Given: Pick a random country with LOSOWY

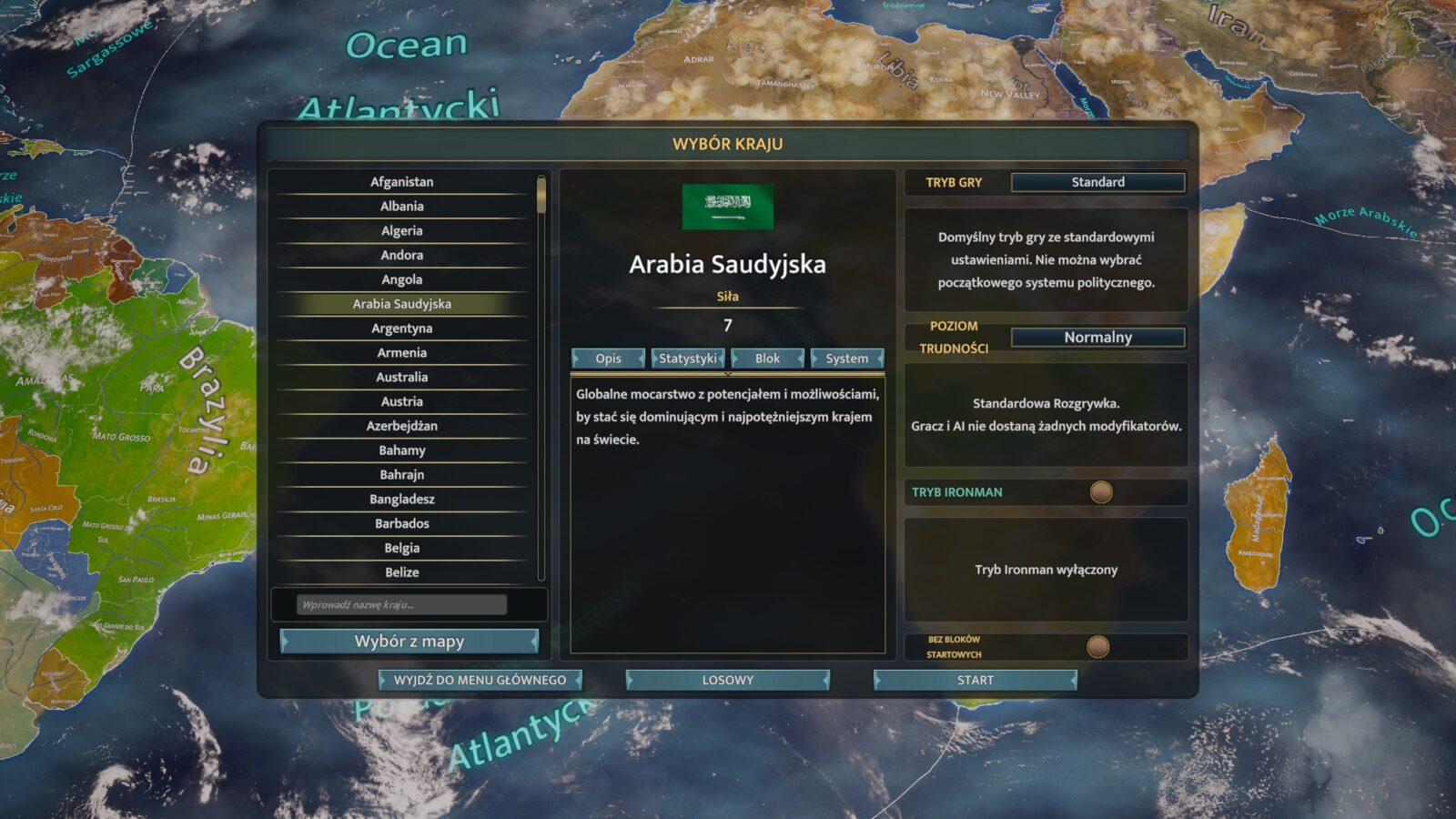Looking at the screenshot, I should [727, 680].
